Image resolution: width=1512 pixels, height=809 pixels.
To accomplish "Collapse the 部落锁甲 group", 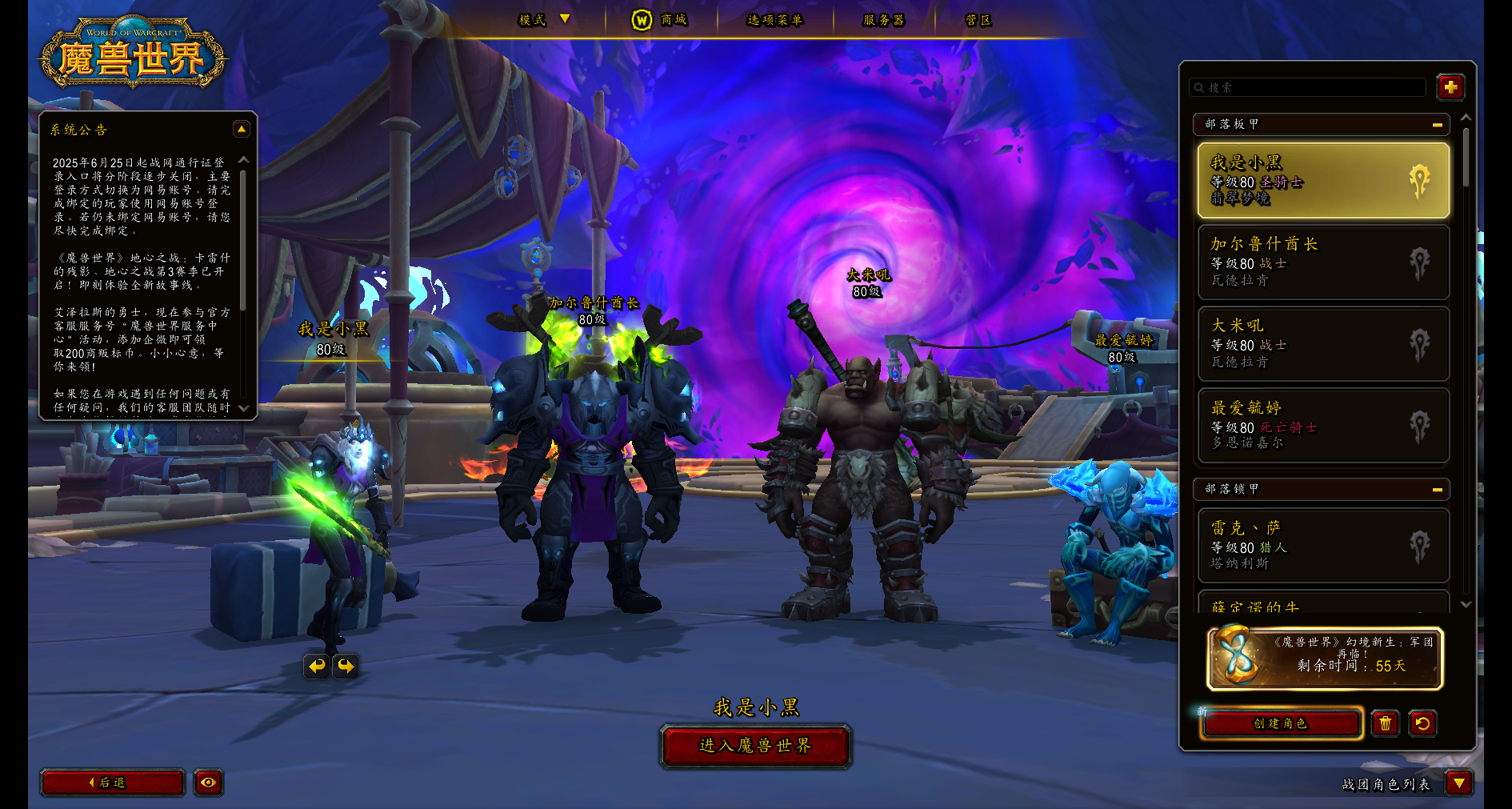I will [x=1437, y=490].
